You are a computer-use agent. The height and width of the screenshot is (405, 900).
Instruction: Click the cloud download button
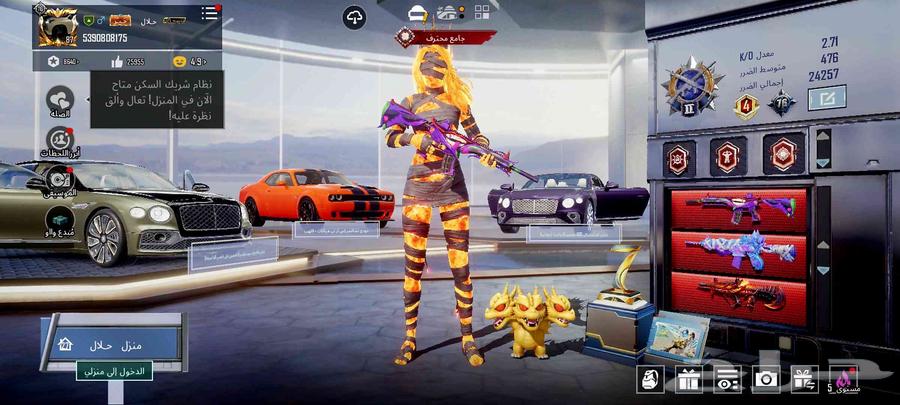[x=354, y=16]
